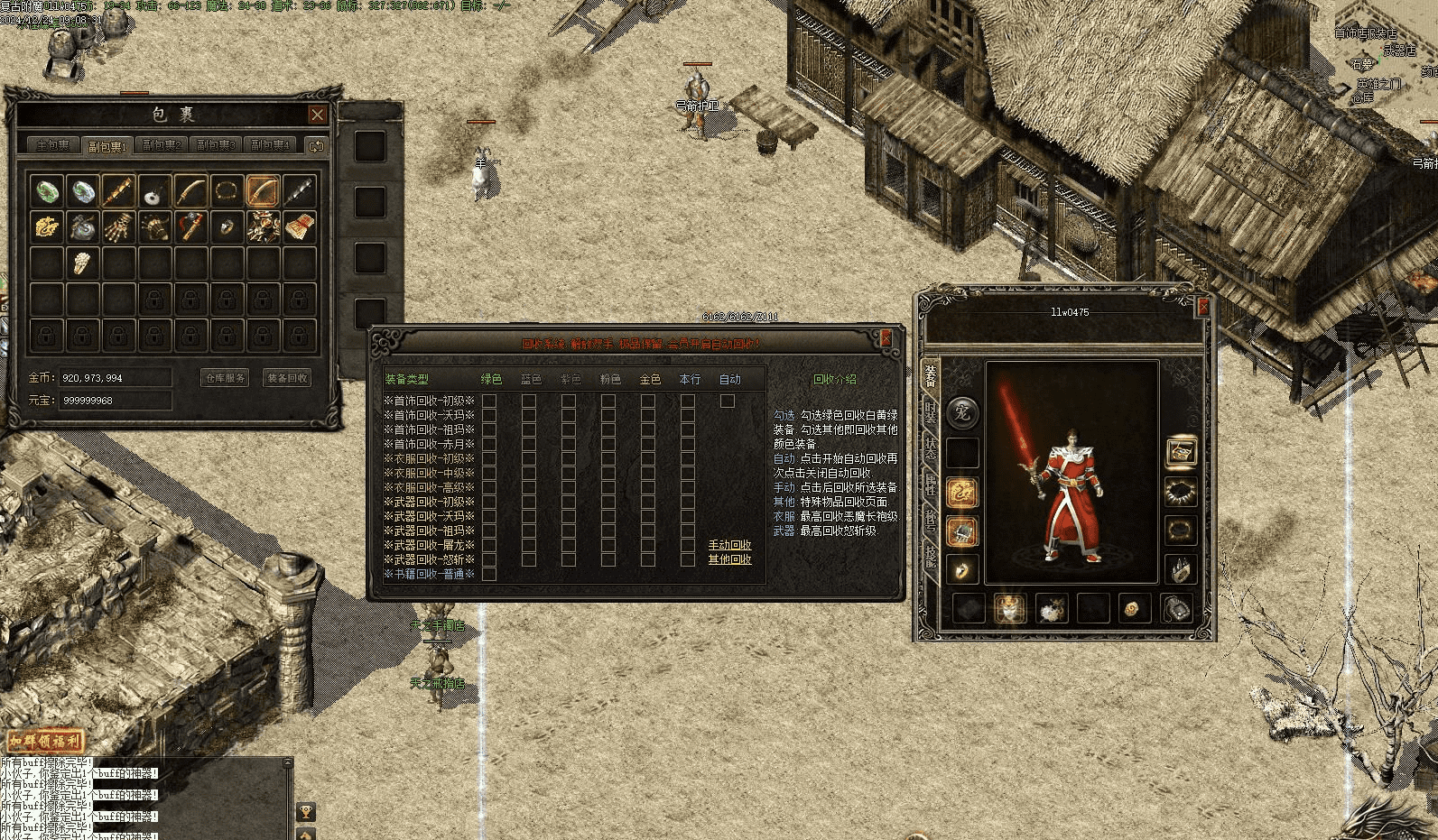The width and height of the screenshot is (1438, 840).
Task: Close the 包裹 inventory window
Action: 317,115
